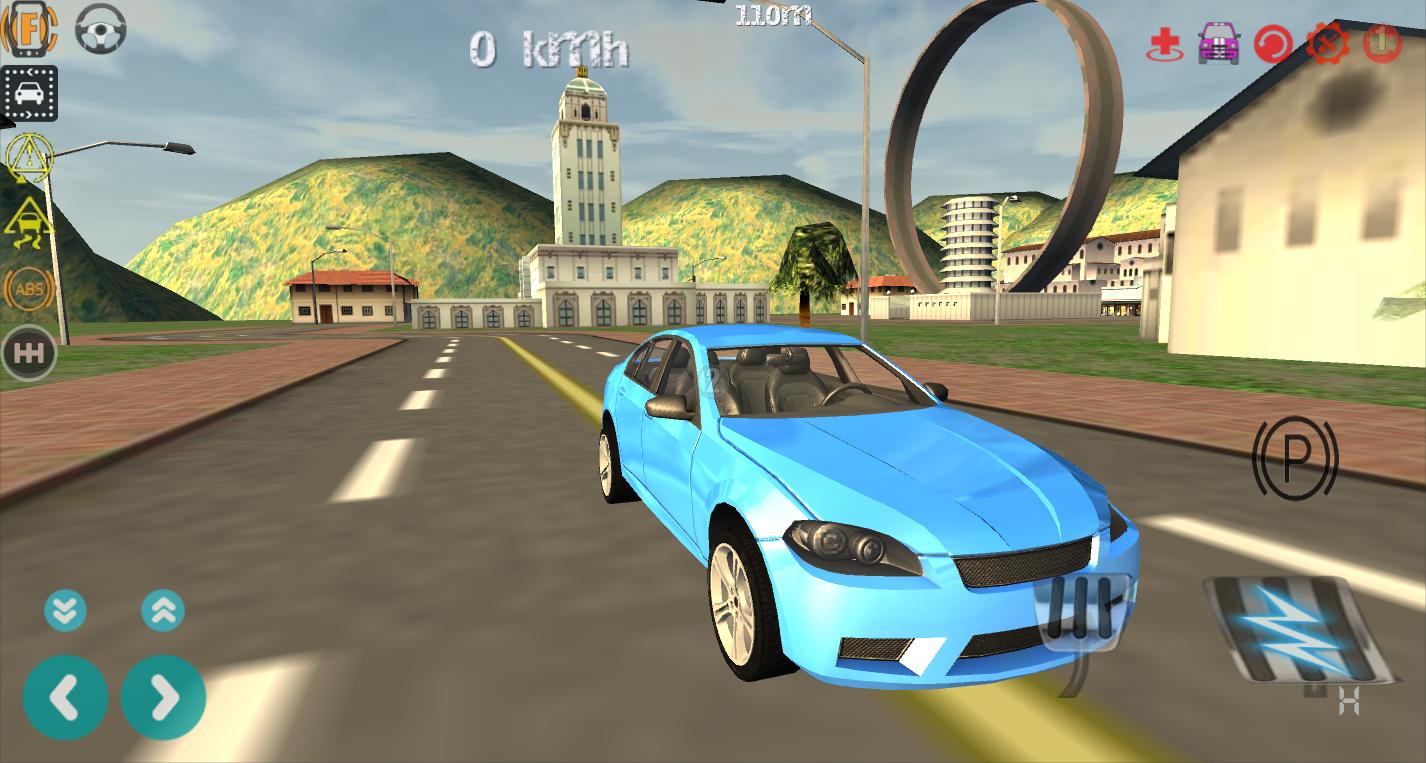Tap the red restart arrow icon

click(1272, 44)
